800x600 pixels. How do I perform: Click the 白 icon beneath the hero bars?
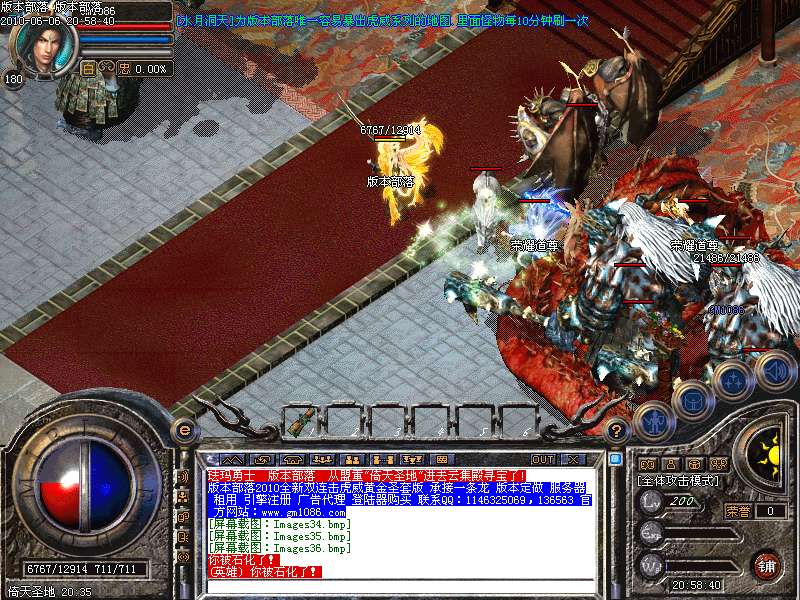point(88,69)
